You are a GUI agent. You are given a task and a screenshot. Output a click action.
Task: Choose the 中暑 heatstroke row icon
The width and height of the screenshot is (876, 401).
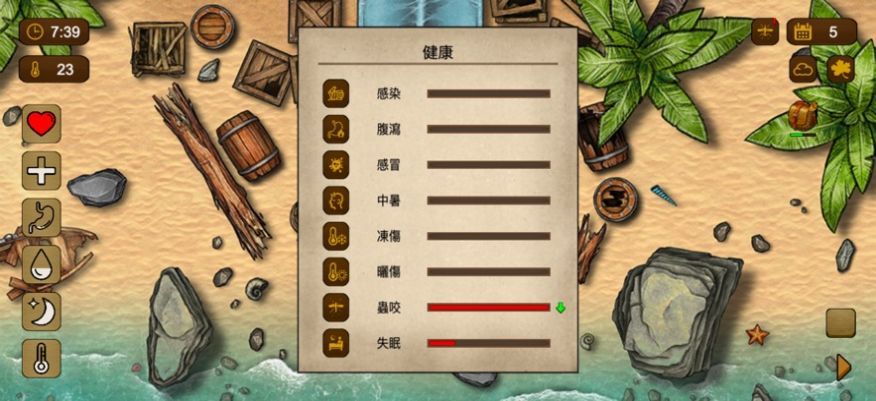(x=336, y=200)
